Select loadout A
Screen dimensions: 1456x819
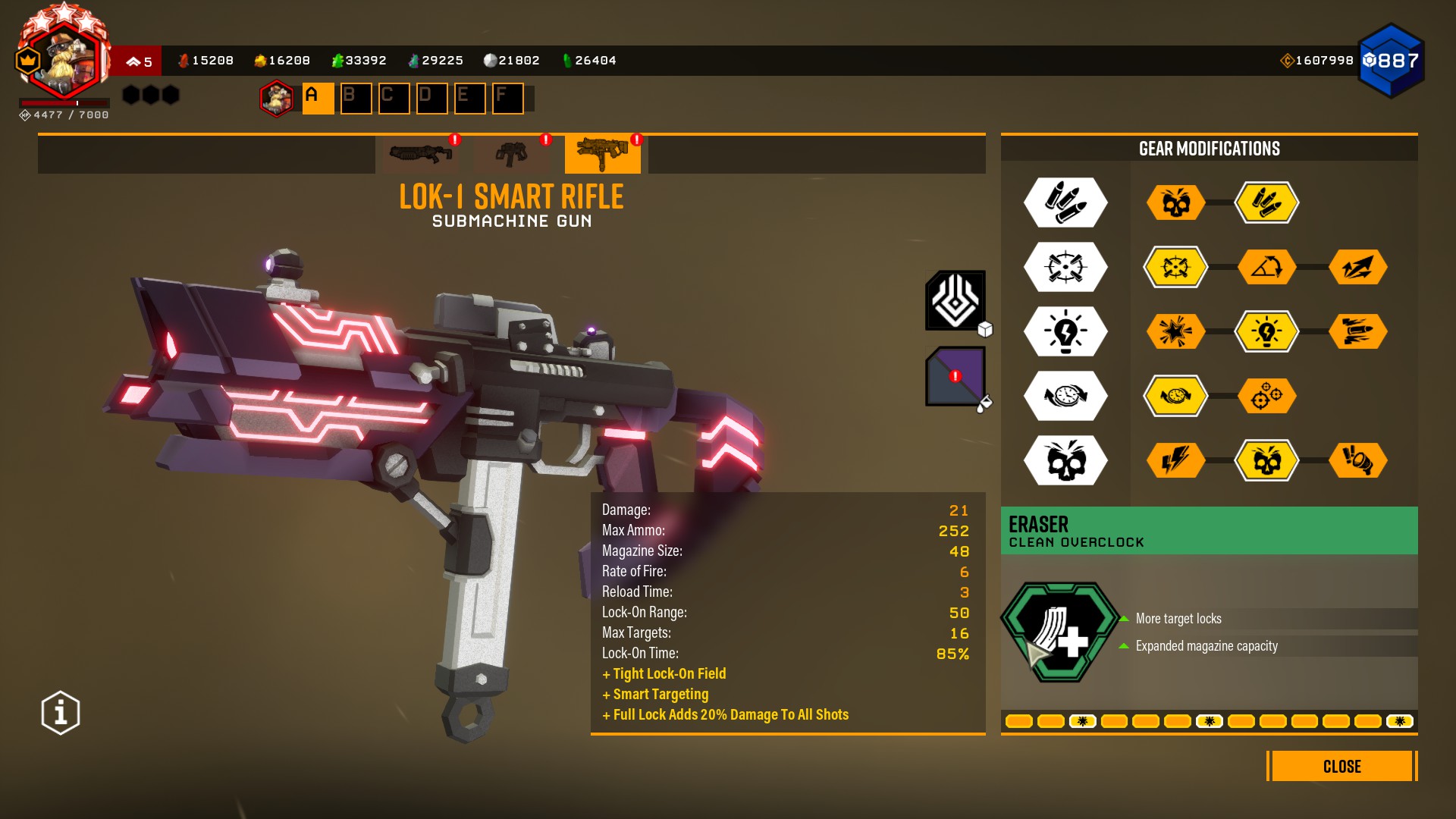(x=318, y=99)
